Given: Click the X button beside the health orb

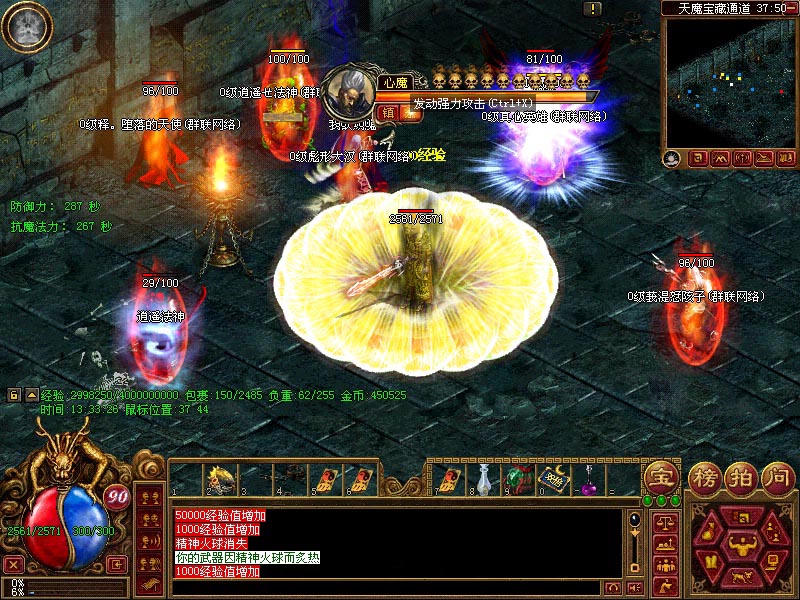Looking at the screenshot, I should [x=13, y=563].
